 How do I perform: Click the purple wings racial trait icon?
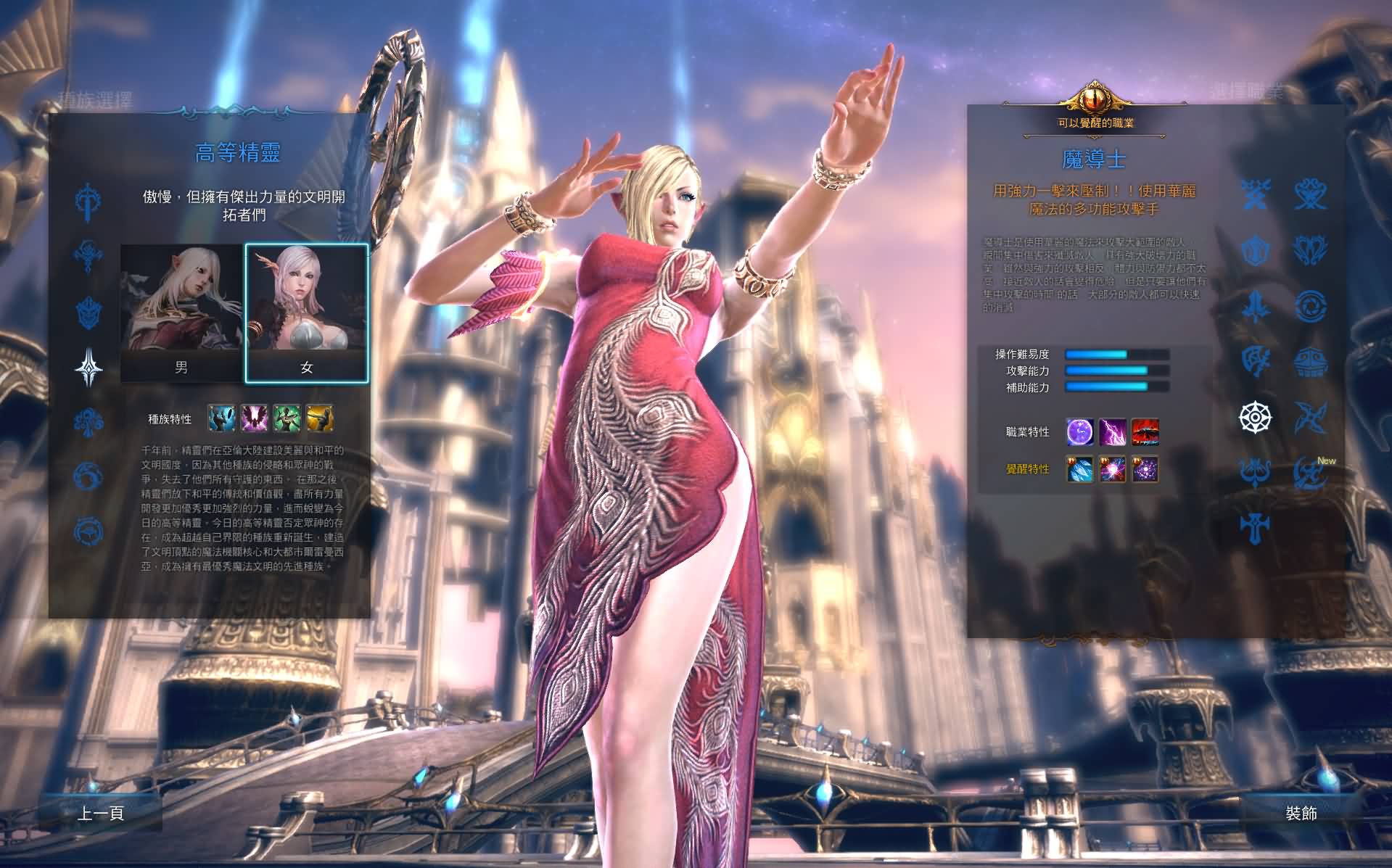coord(254,418)
